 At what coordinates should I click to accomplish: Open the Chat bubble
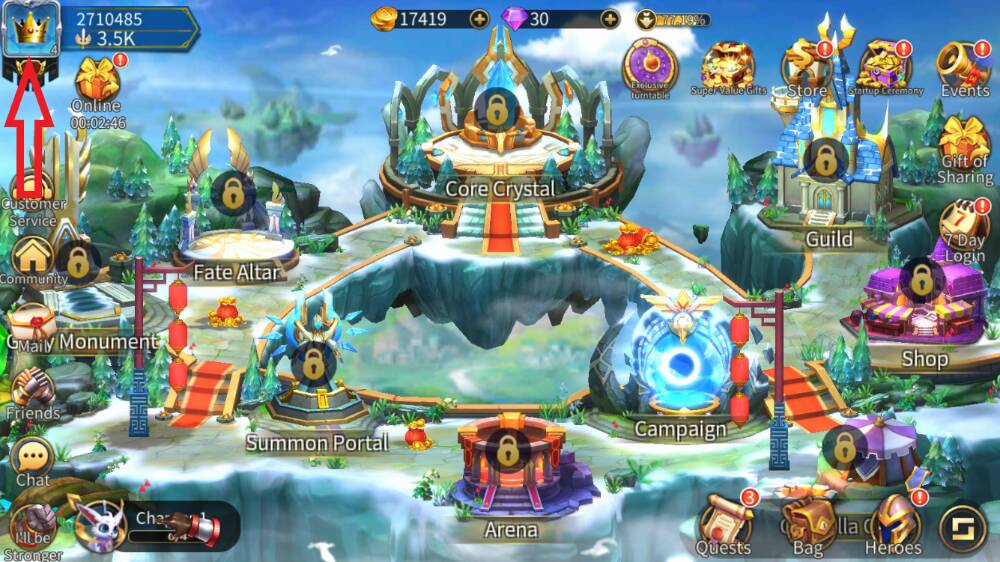click(x=33, y=460)
